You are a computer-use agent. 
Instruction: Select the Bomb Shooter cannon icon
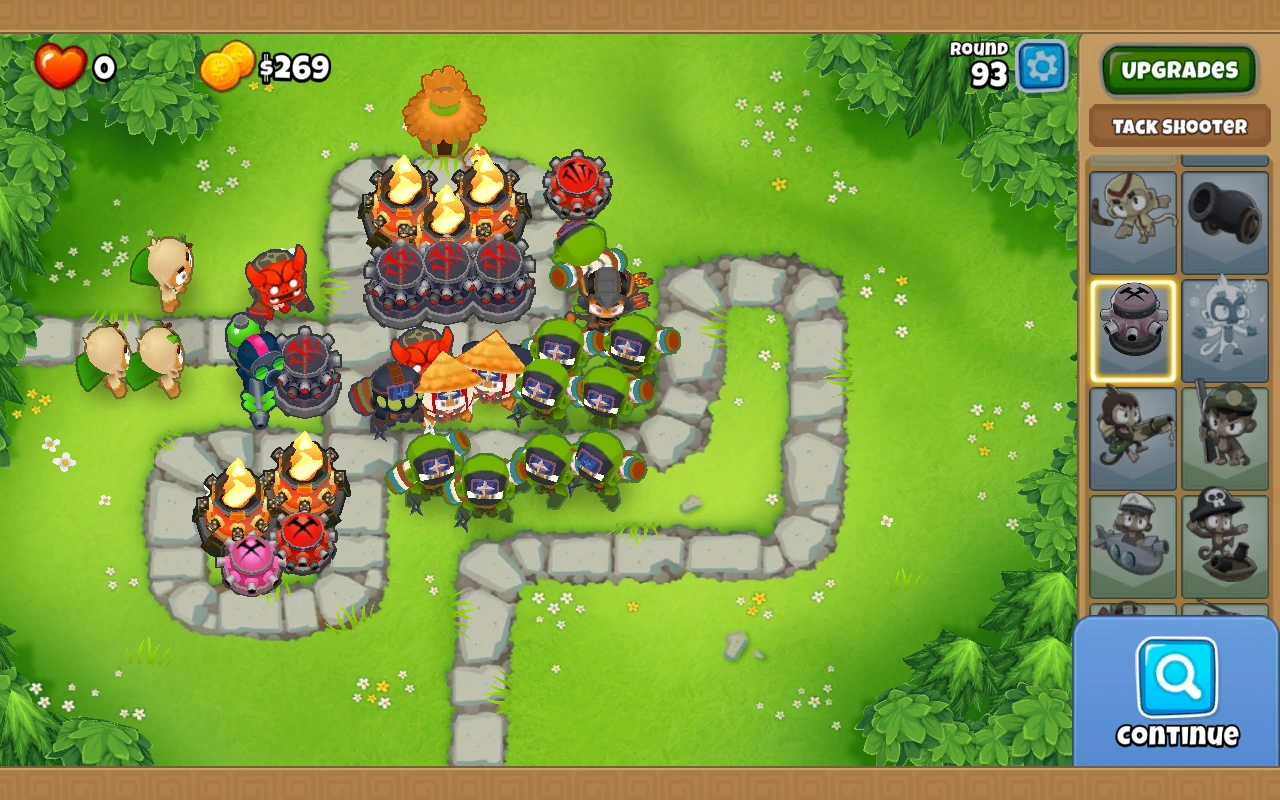(x=1226, y=222)
